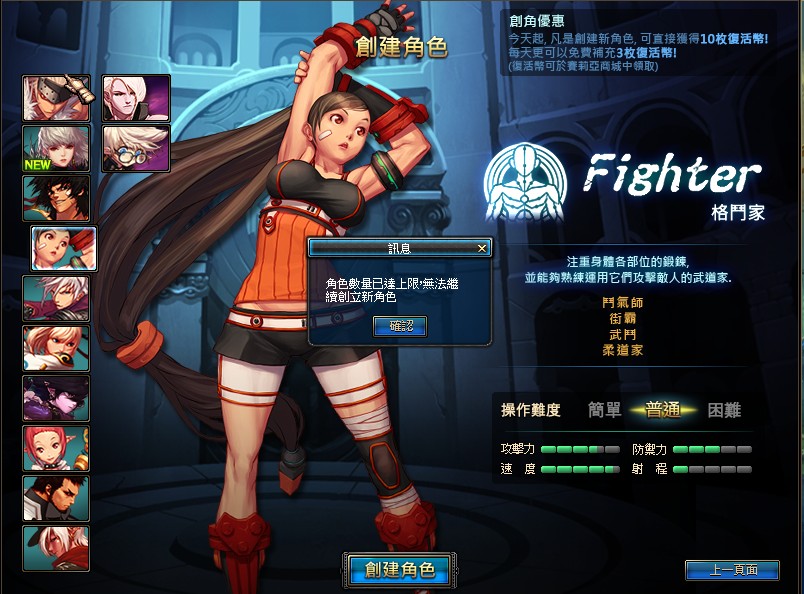Select the portrait with round glasses

coord(136,148)
